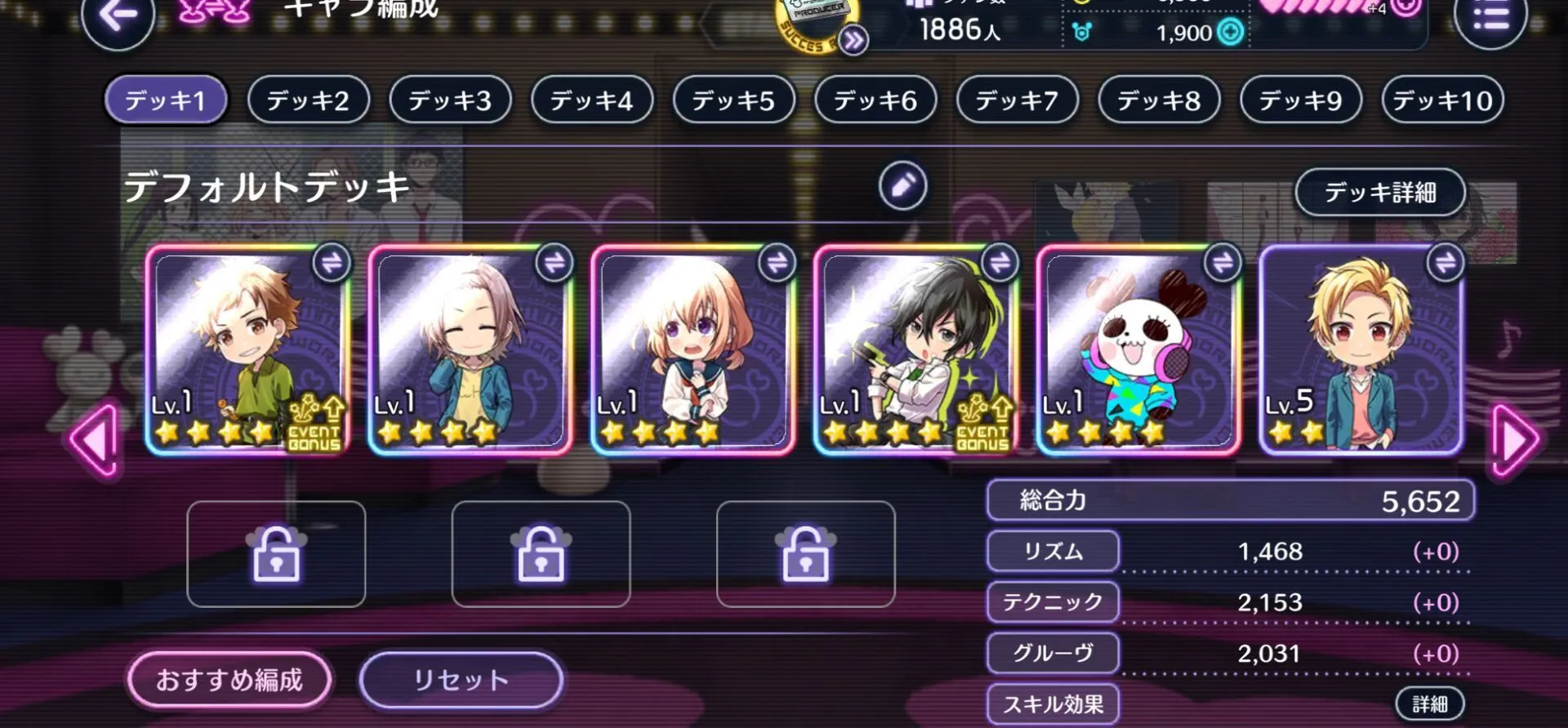The height and width of the screenshot is (728, 1568).
Task: Select the Lv.5 blond character card
Action: [1360, 351]
